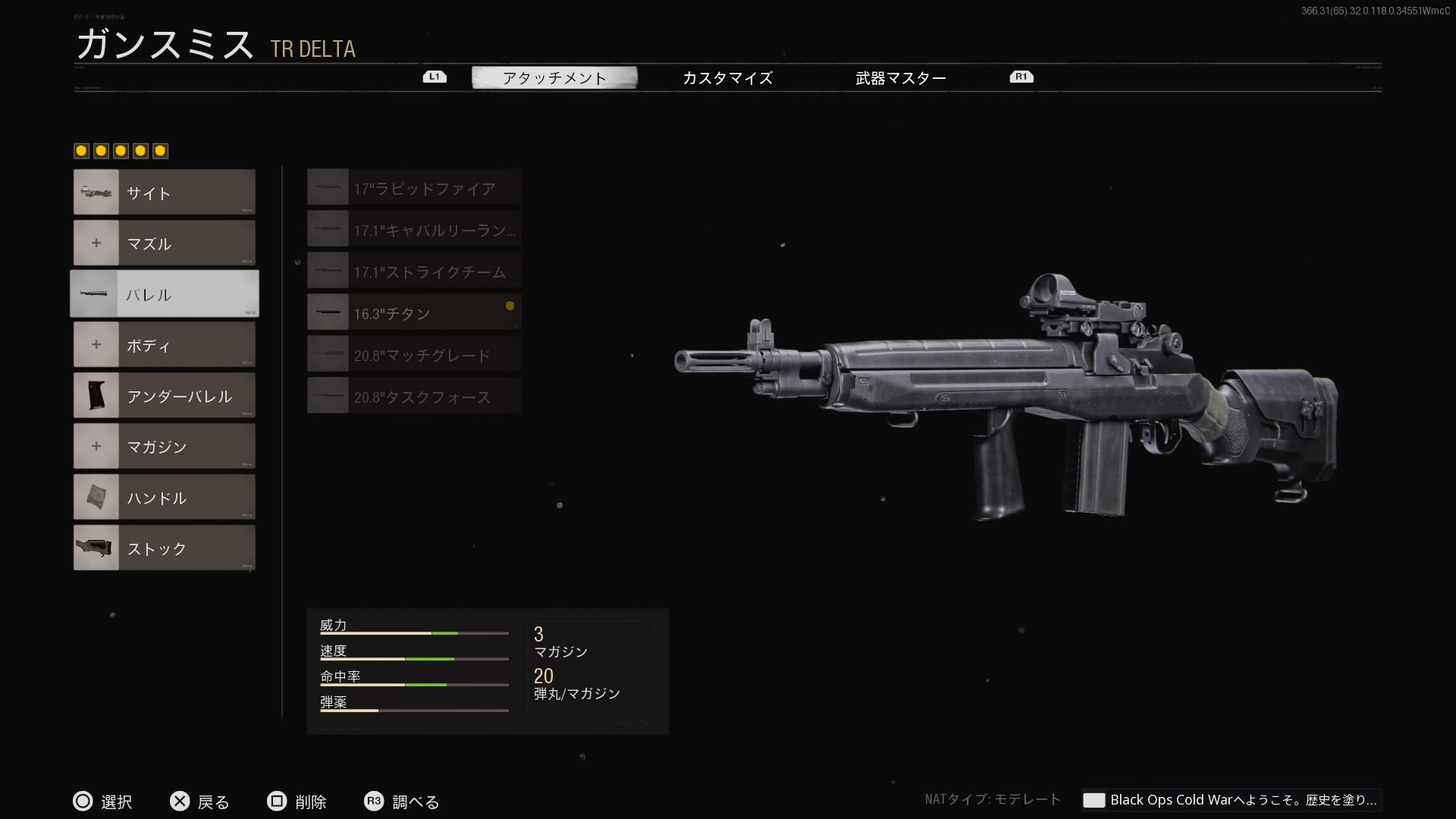Open the Black Ops Cold War welcome message

click(x=1232, y=800)
